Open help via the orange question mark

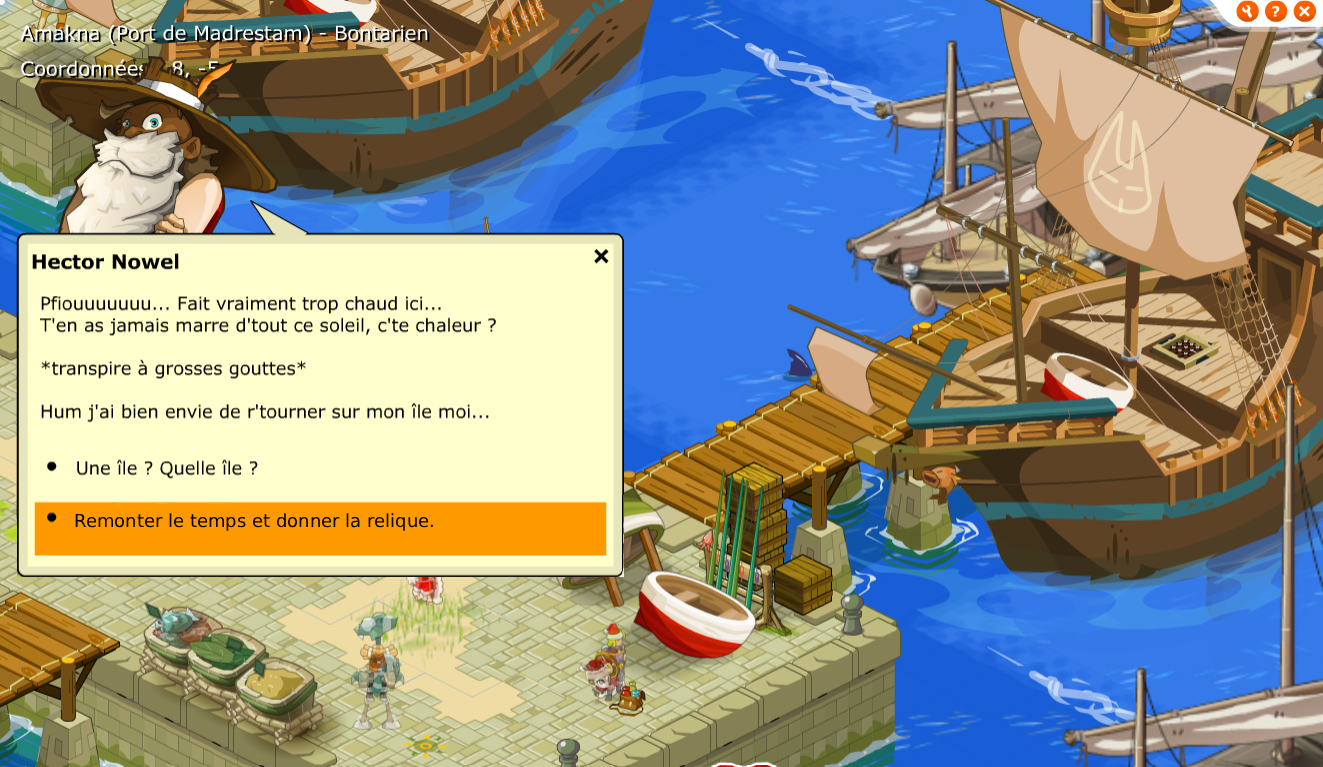pos(1275,11)
